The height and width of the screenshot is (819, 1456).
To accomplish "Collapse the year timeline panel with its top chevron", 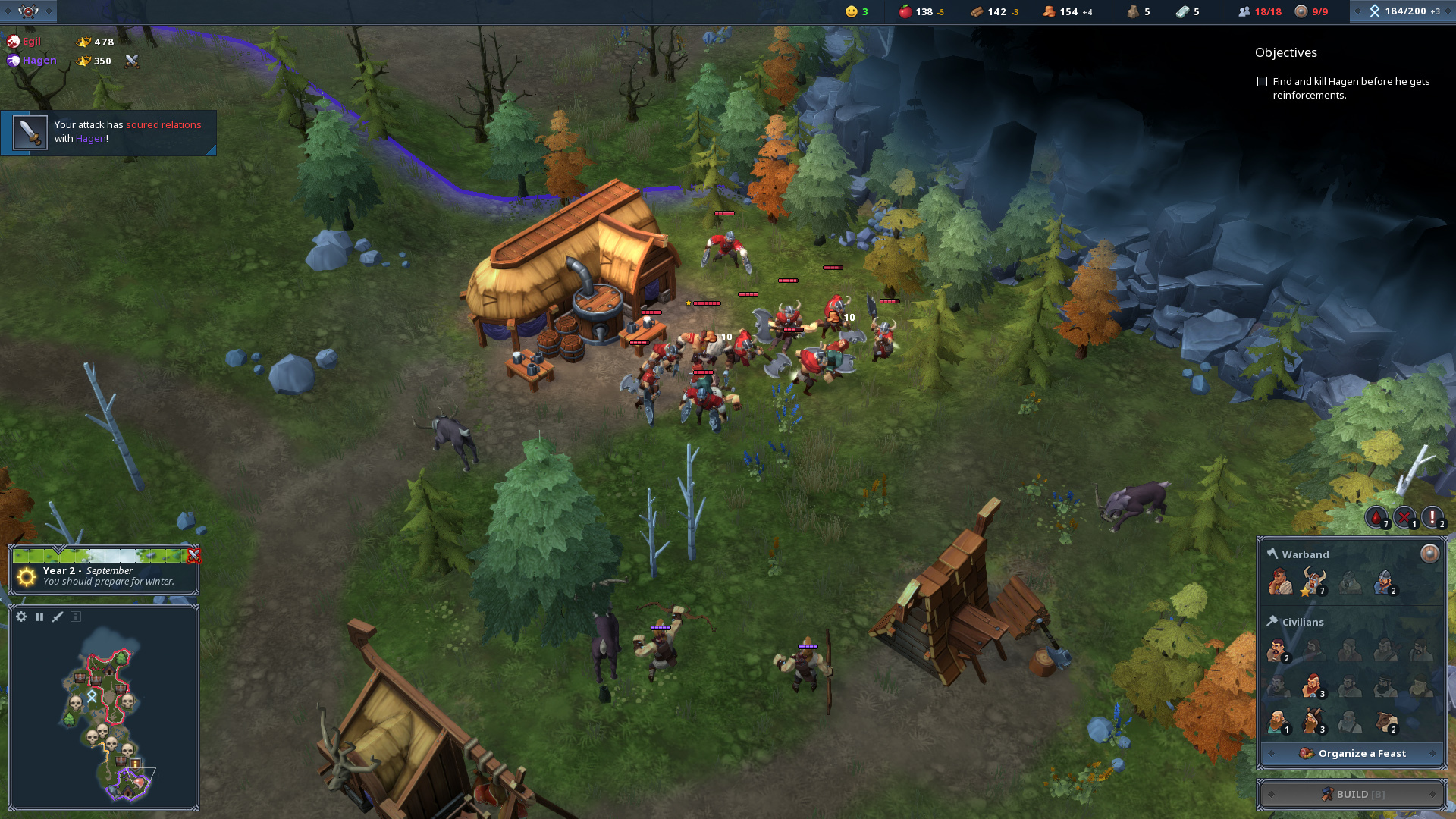I will 57,549.
